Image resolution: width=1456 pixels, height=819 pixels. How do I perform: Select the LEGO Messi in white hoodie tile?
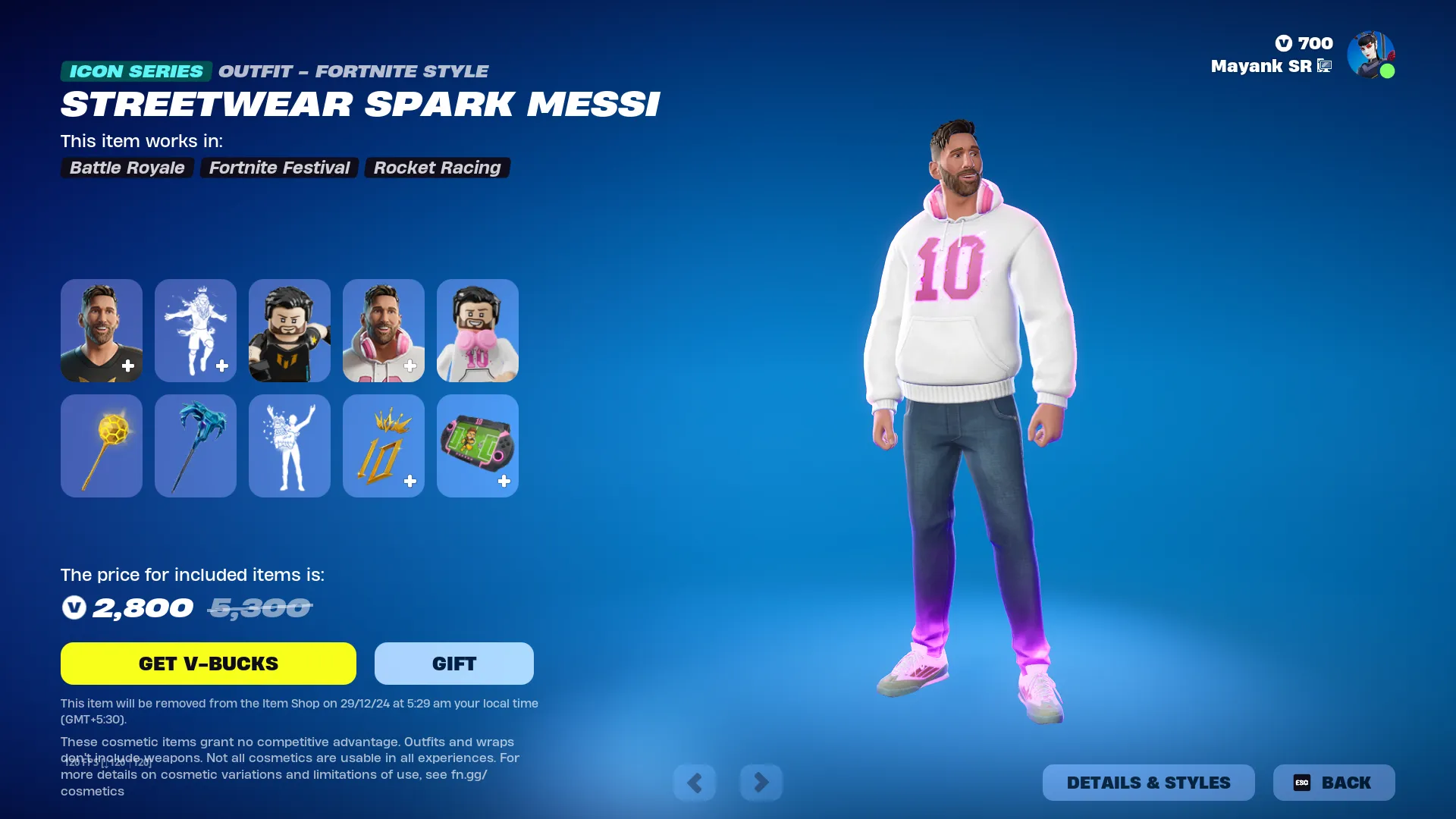(x=477, y=331)
